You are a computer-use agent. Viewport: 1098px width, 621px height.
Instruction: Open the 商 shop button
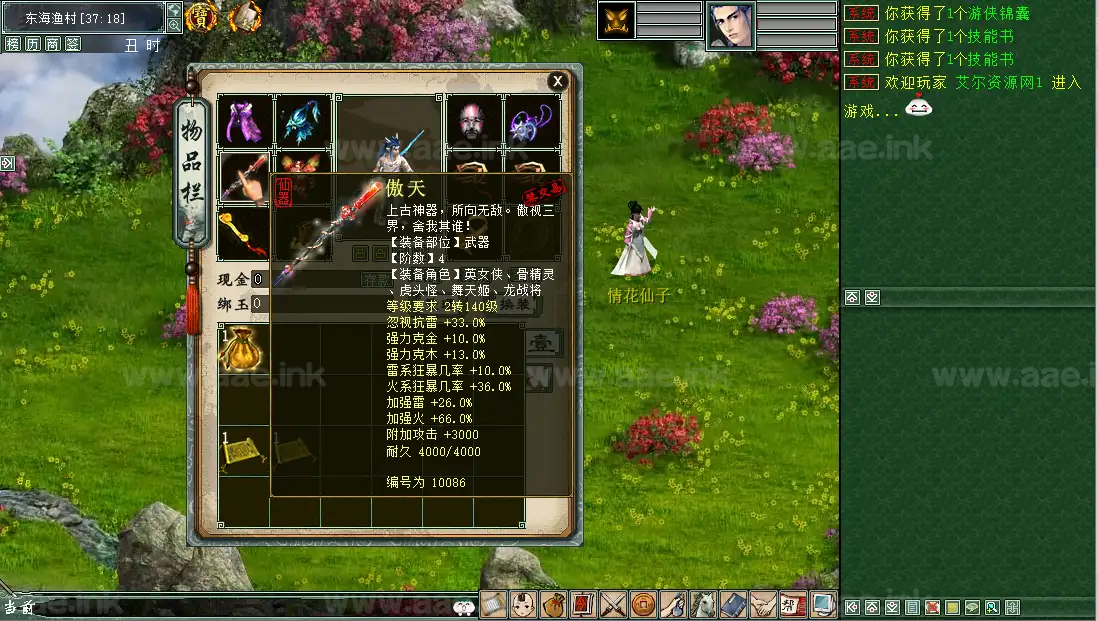click(x=52, y=44)
